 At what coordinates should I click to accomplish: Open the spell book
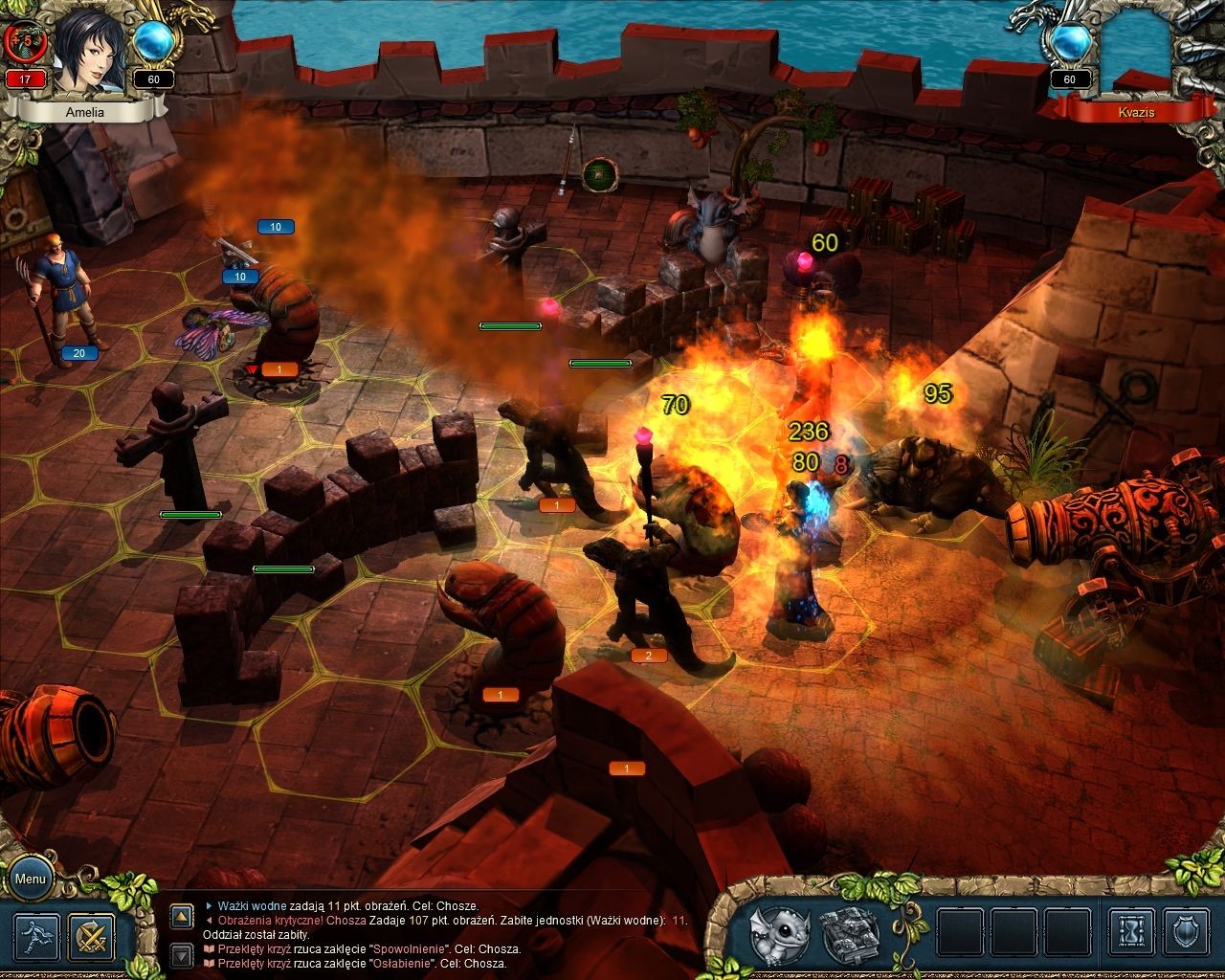click(849, 935)
